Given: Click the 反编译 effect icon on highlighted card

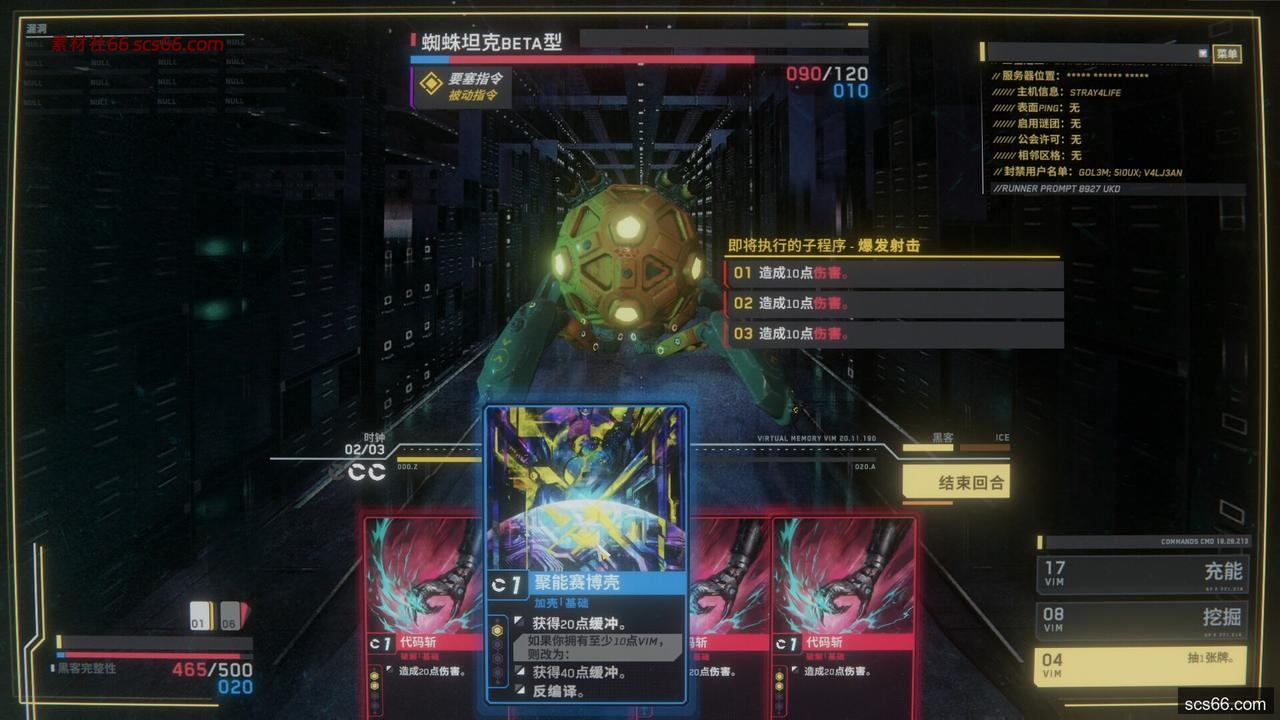Looking at the screenshot, I should pyautogui.click(x=521, y=690).
